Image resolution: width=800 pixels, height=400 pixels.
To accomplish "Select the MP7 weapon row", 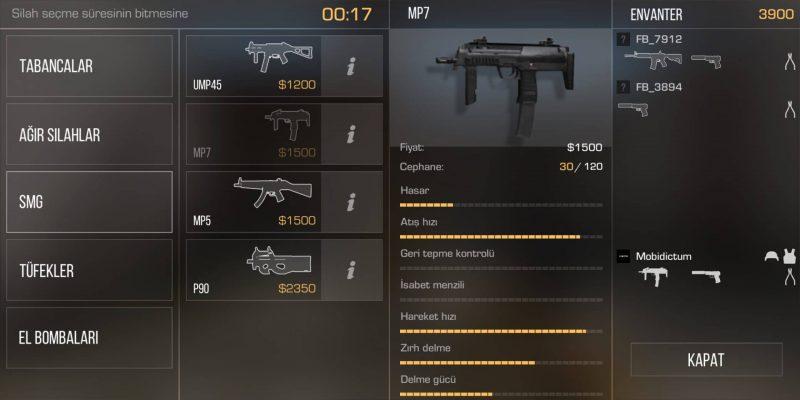I will pos(254,134).
